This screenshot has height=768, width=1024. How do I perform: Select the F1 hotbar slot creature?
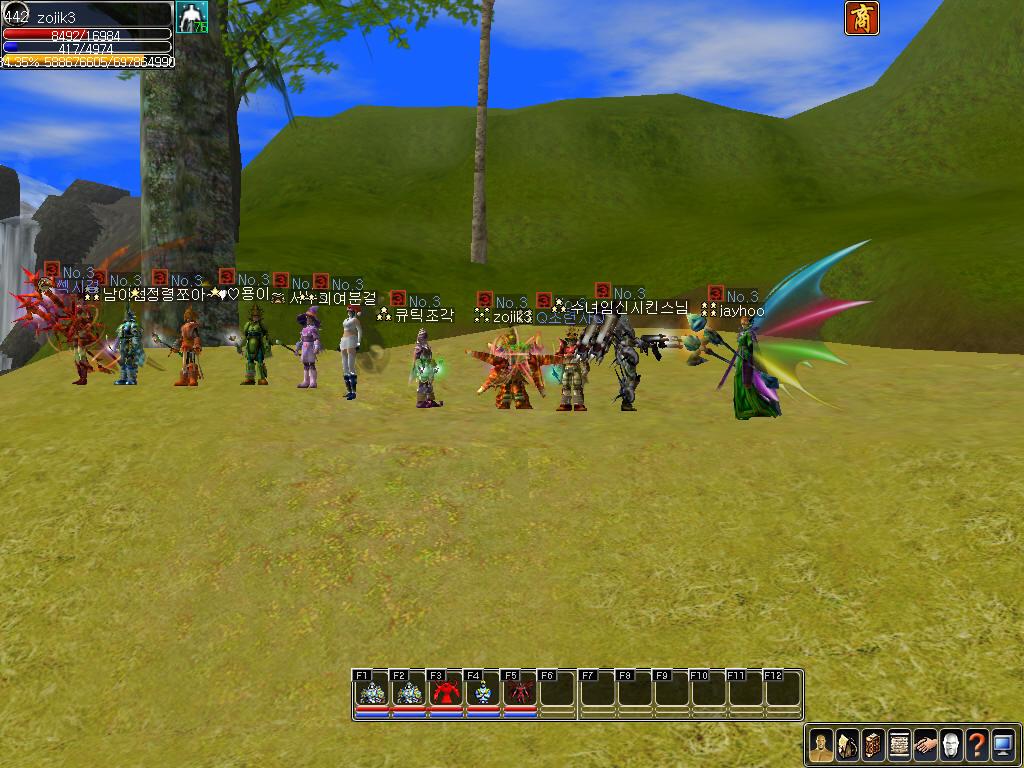(372, 692)
